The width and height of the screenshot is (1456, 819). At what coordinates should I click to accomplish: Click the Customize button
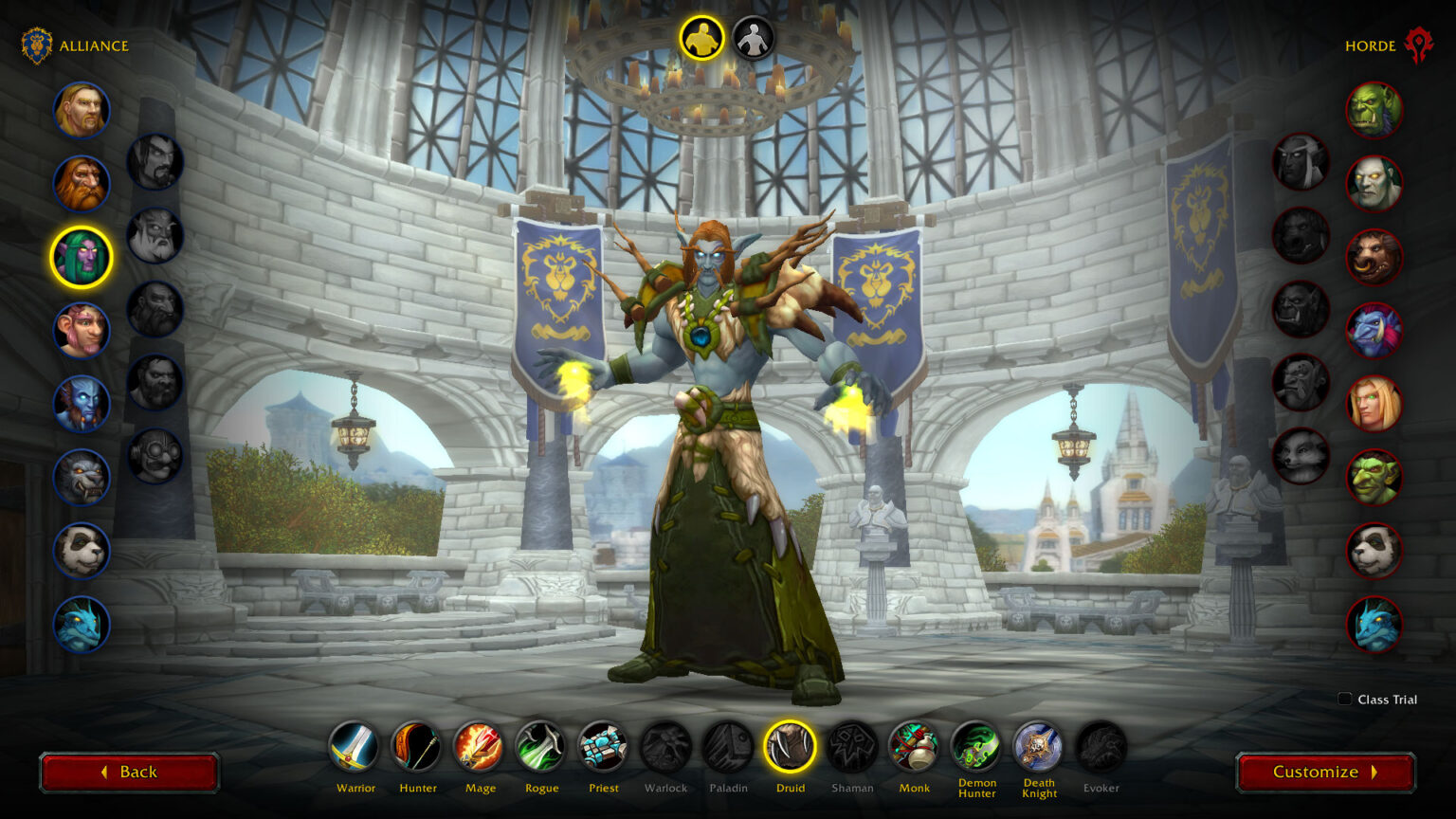[1324, 771]
